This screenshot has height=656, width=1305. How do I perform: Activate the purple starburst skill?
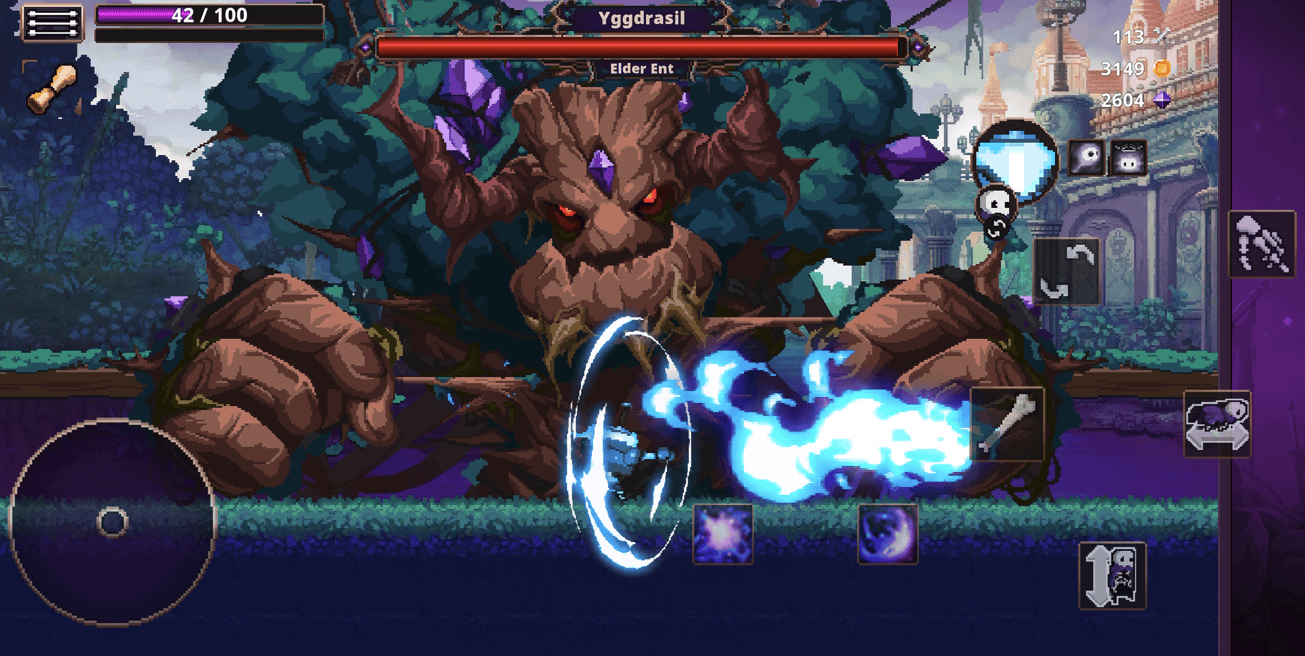point(723,534)
